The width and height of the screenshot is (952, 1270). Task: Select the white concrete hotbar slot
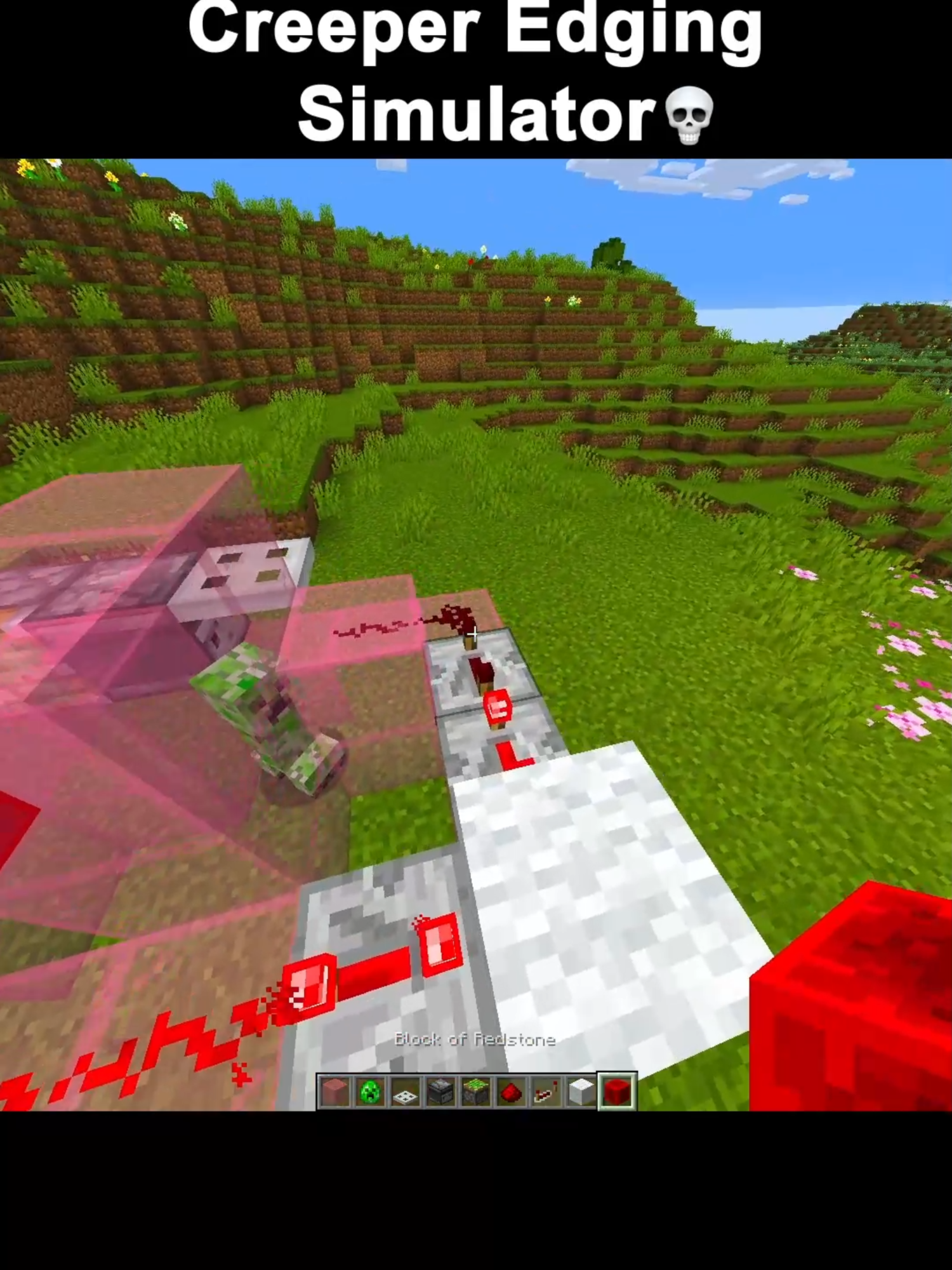pos(579,1091)
